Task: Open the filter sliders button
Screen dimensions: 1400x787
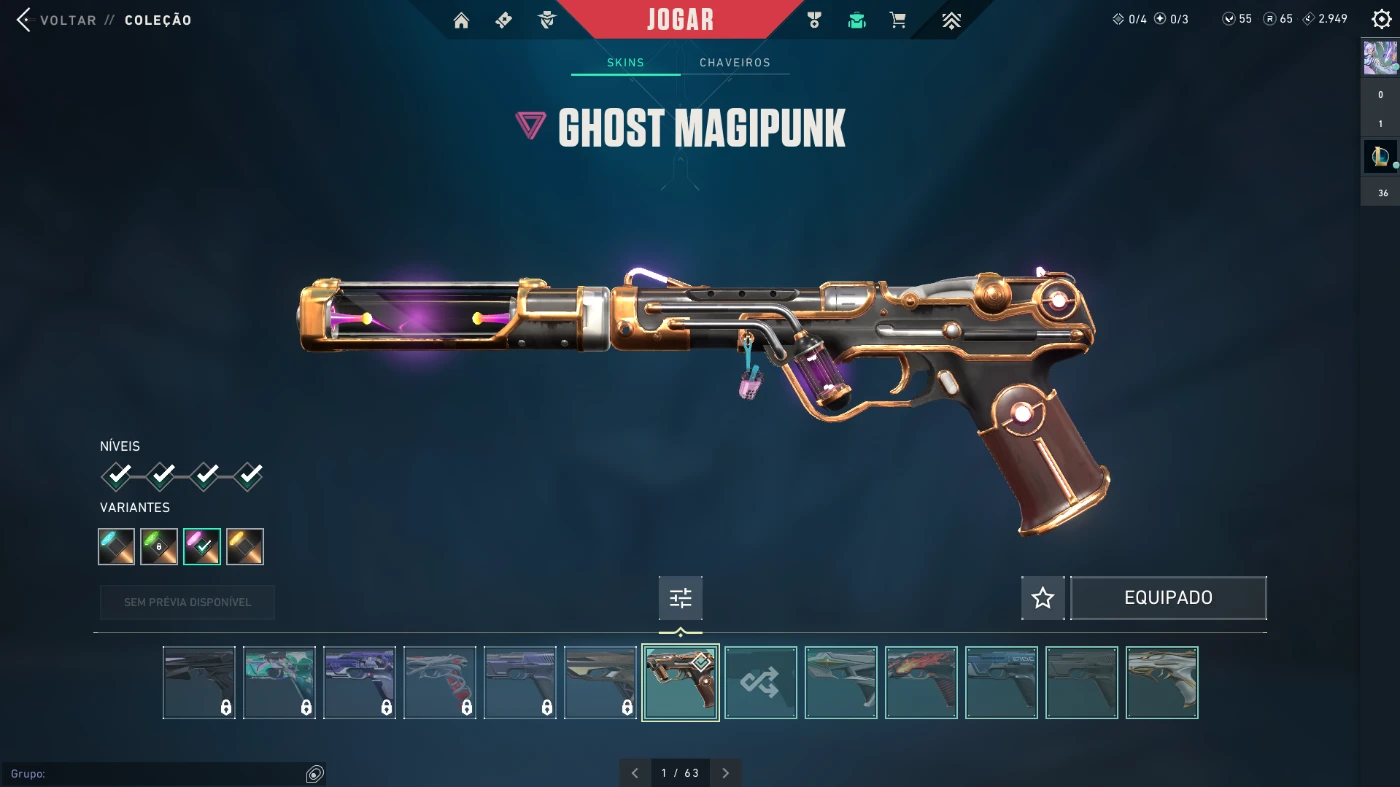Action: (x=681, y=598)
